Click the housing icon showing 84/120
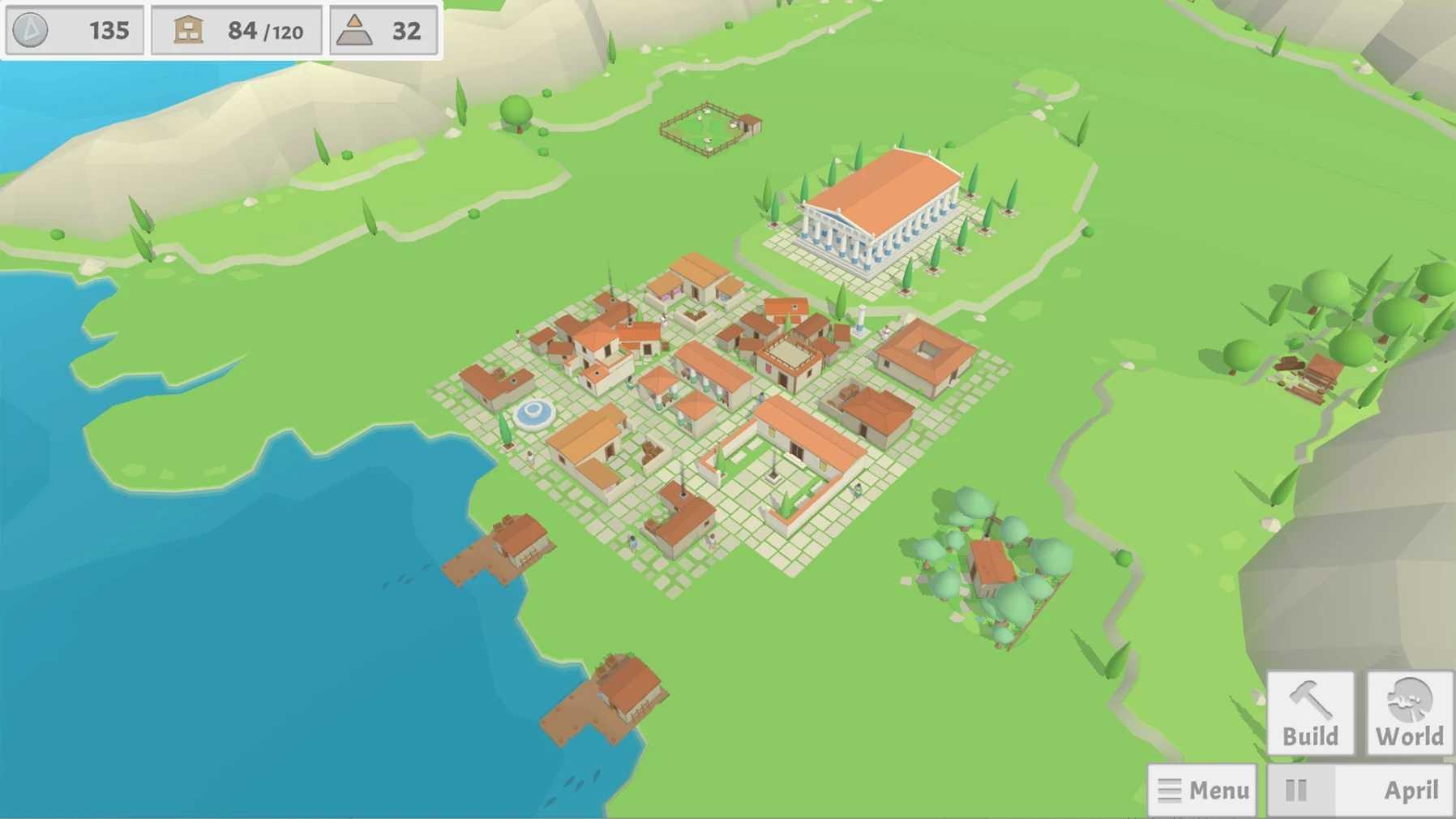 186,31
